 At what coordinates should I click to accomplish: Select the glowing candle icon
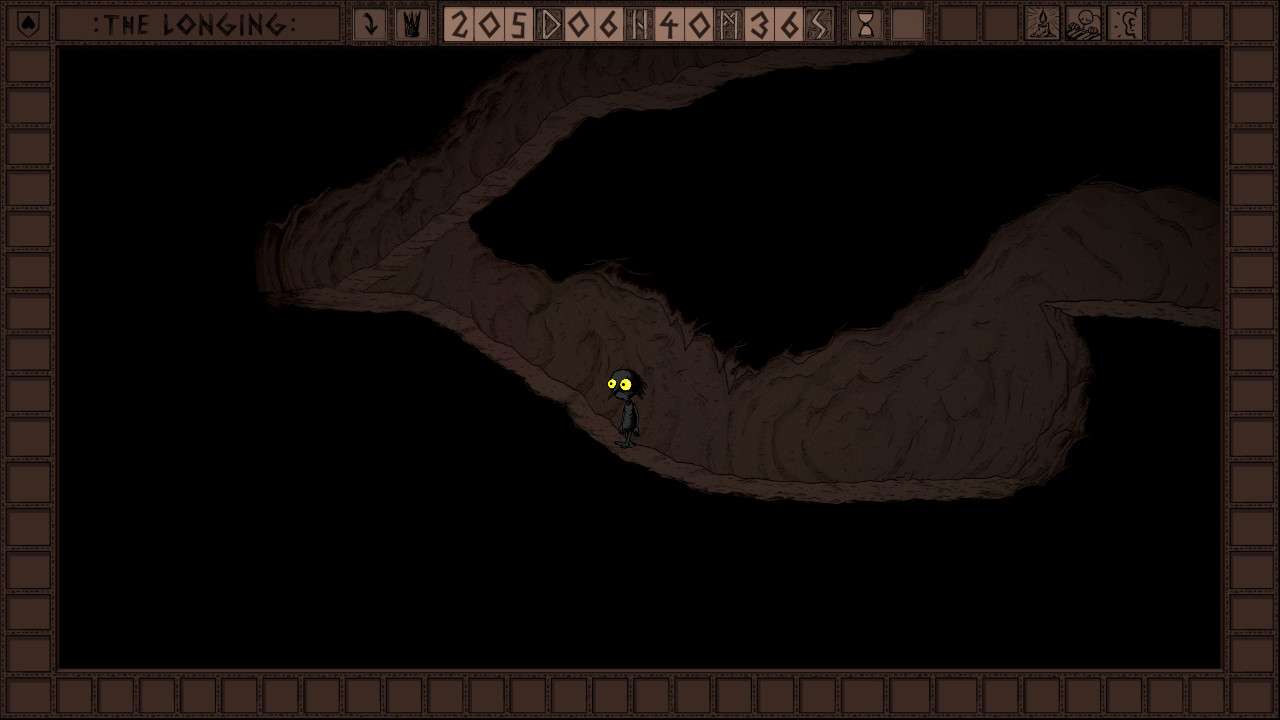1042,24
